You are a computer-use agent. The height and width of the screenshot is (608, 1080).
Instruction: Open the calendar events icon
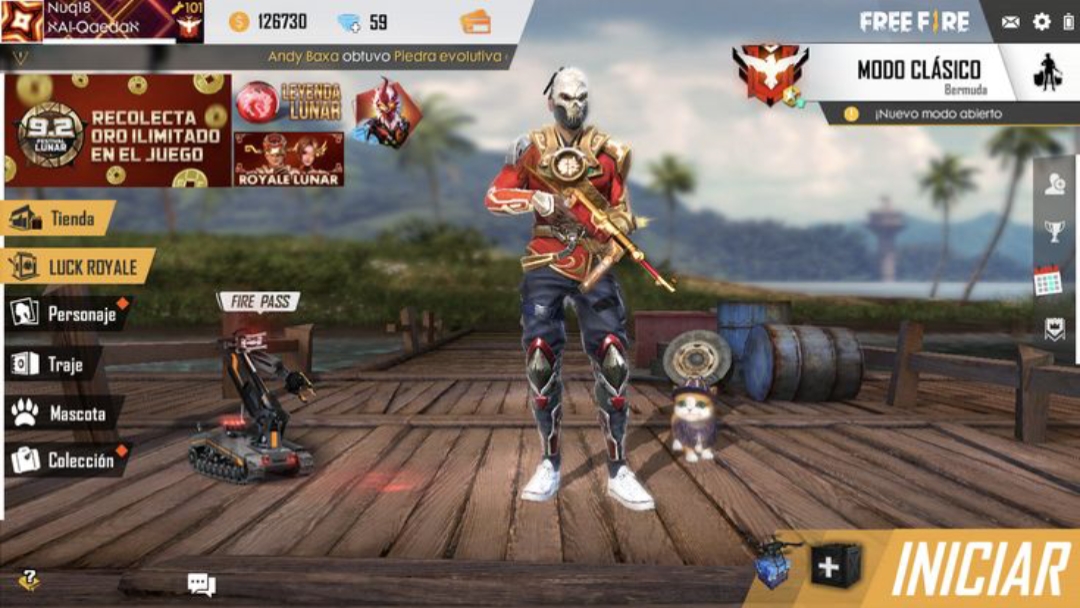1047,281
